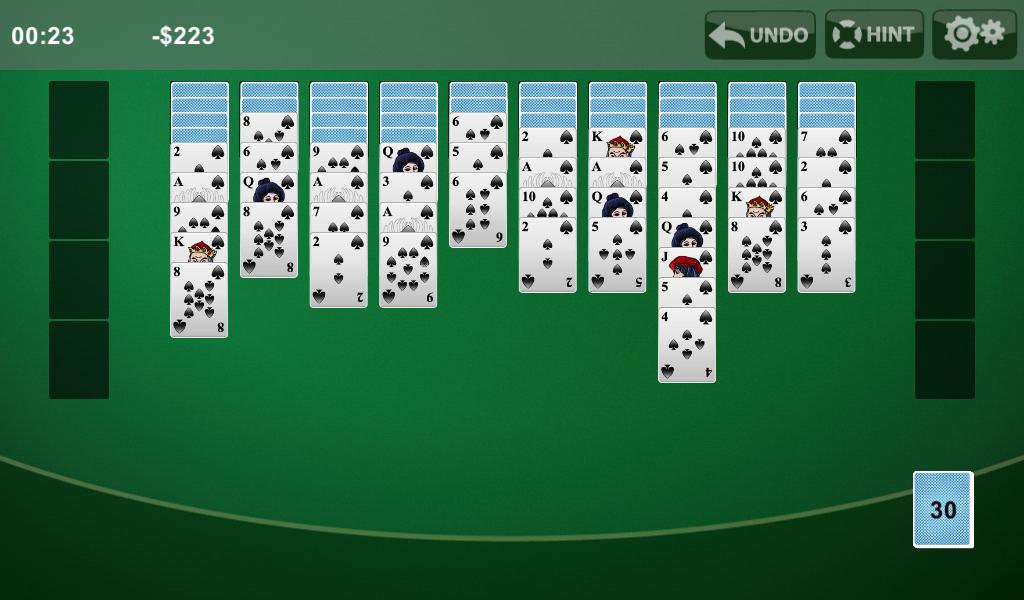The image size is (1024, 600).
Task: Select the fully exposed 3 of spades
Action: tap(826, 255)
